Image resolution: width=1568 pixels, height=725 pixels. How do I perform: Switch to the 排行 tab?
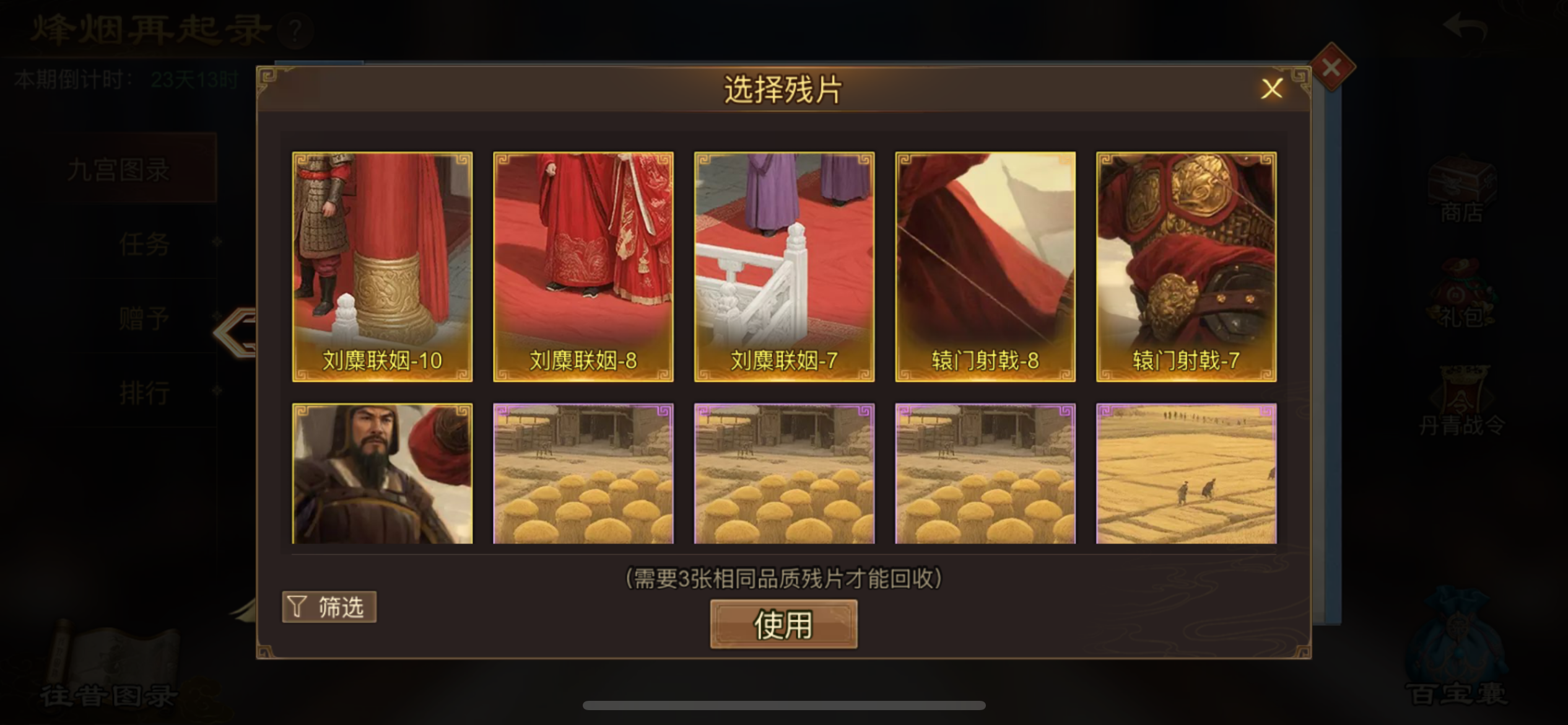click(x=144, y=392)
